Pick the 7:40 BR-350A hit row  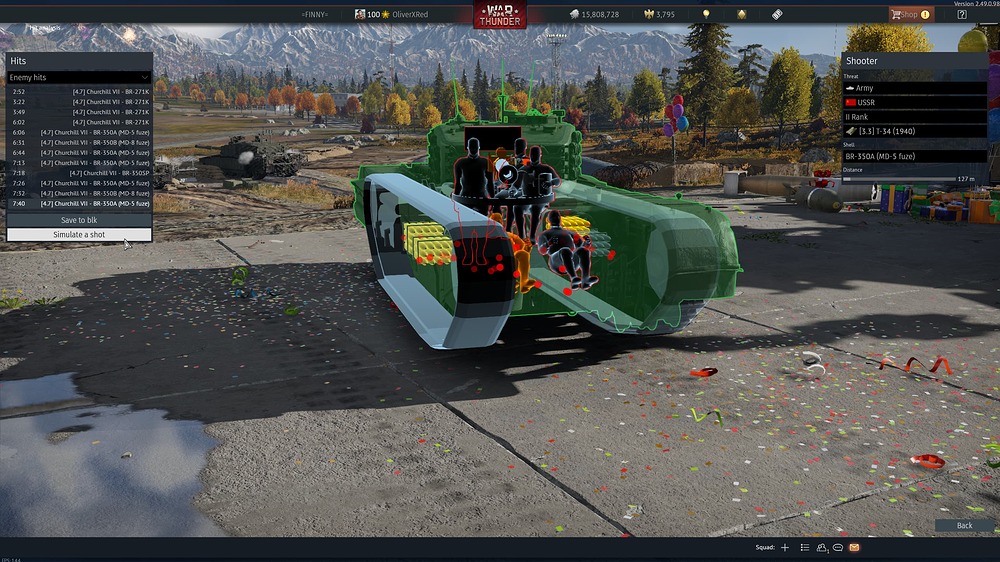(x=79, y=203)
